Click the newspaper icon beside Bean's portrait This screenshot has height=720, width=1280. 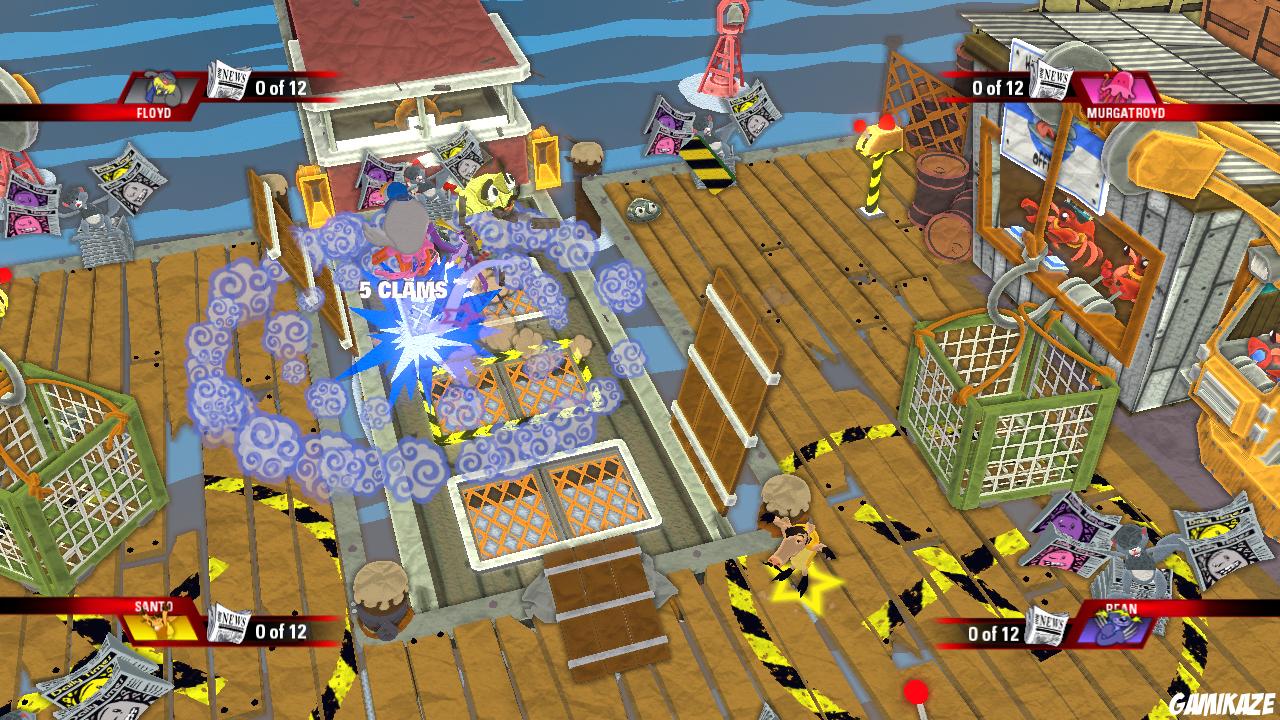tap(1047, 626)
